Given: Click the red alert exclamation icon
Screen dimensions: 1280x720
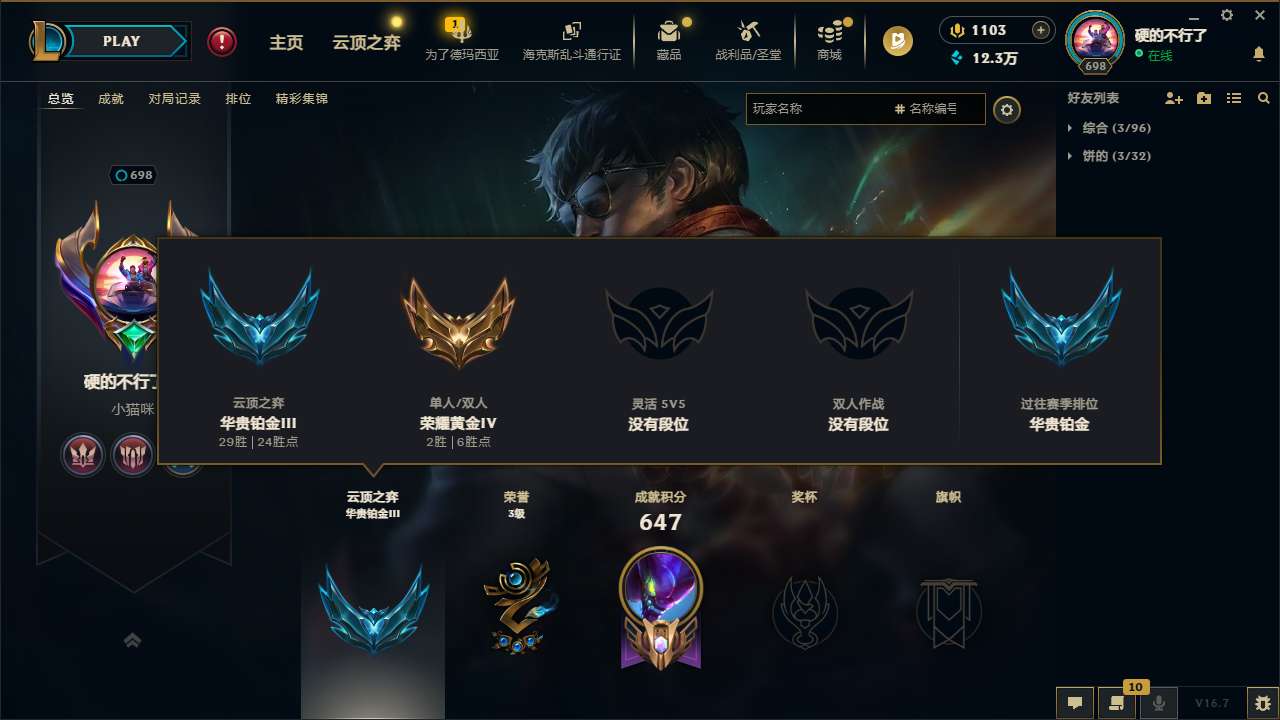Looking at the screenshot, I should [x=221, y=42].
